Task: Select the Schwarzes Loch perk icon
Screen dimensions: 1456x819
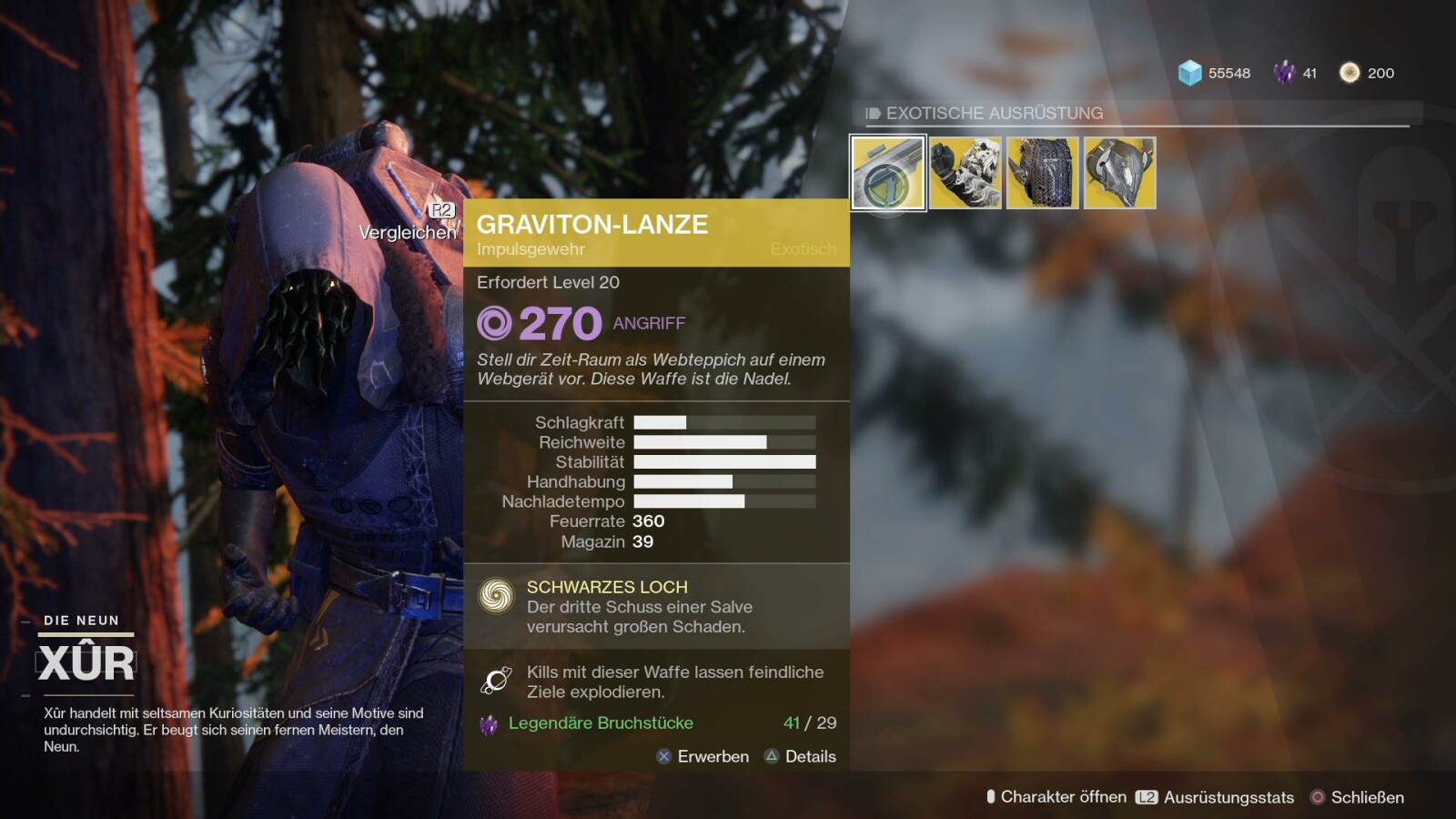Action: (497, 596)
